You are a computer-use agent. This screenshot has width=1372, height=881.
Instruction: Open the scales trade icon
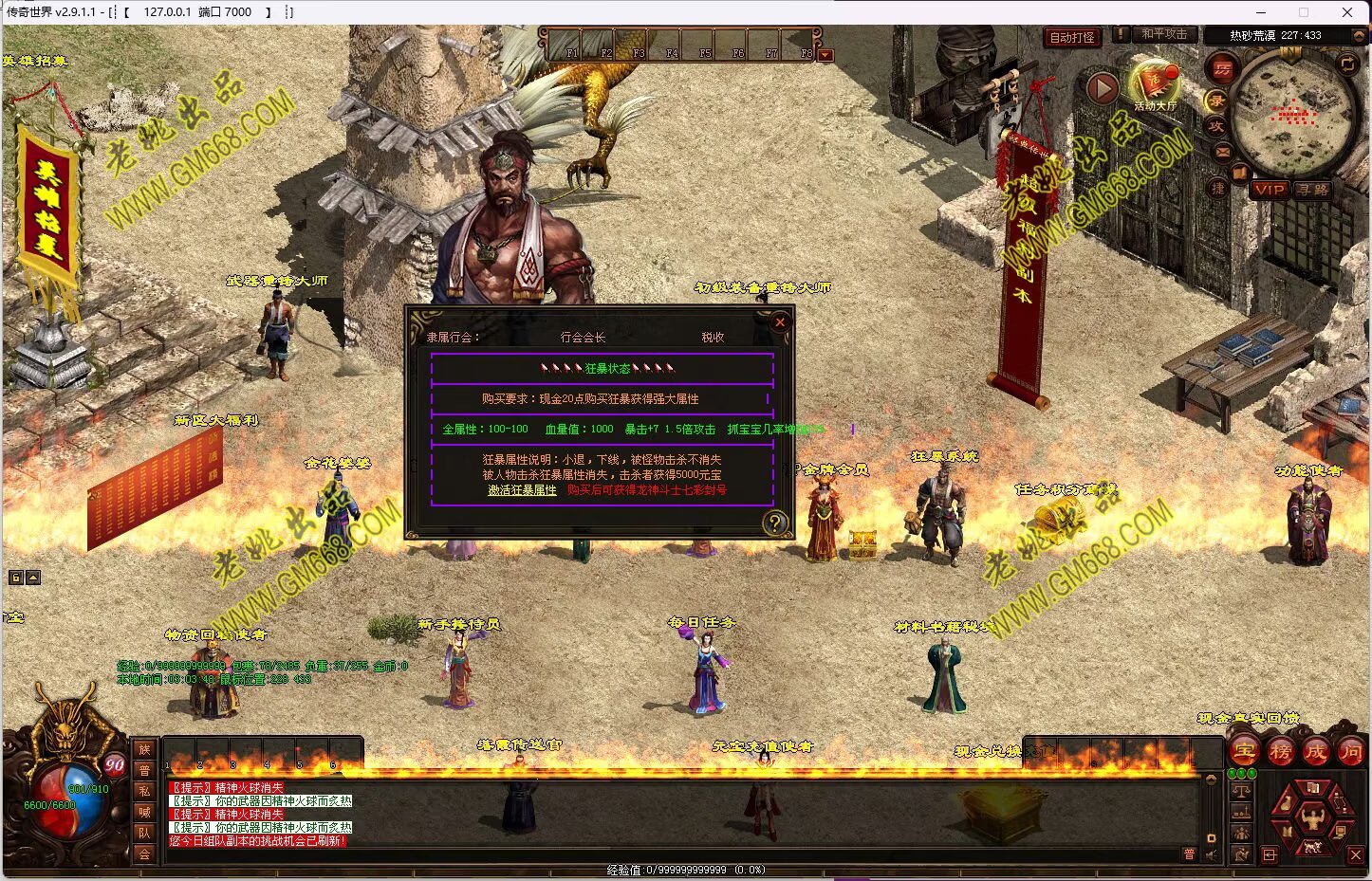1241,791
